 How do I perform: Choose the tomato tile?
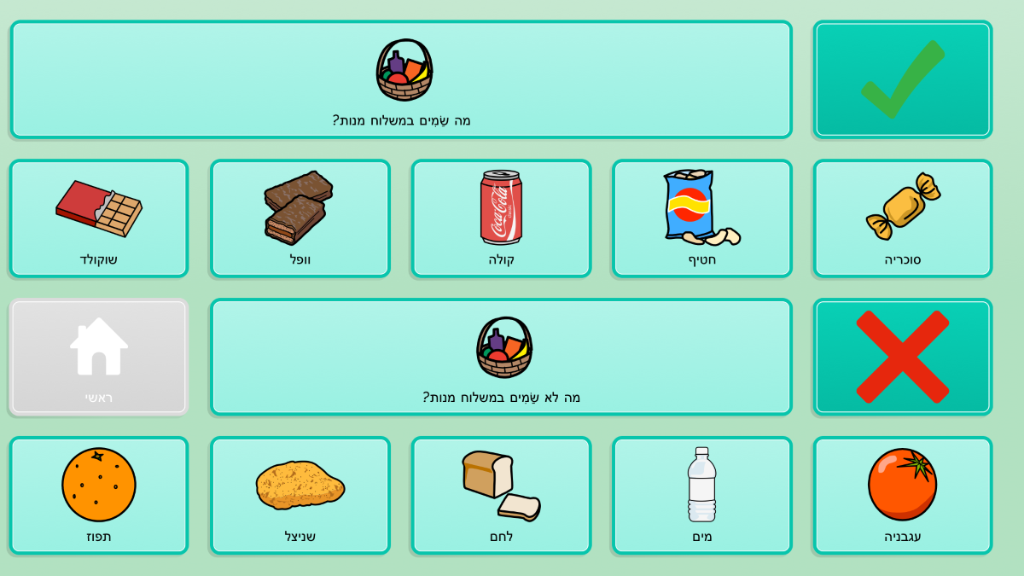click(x=902, y=495)
